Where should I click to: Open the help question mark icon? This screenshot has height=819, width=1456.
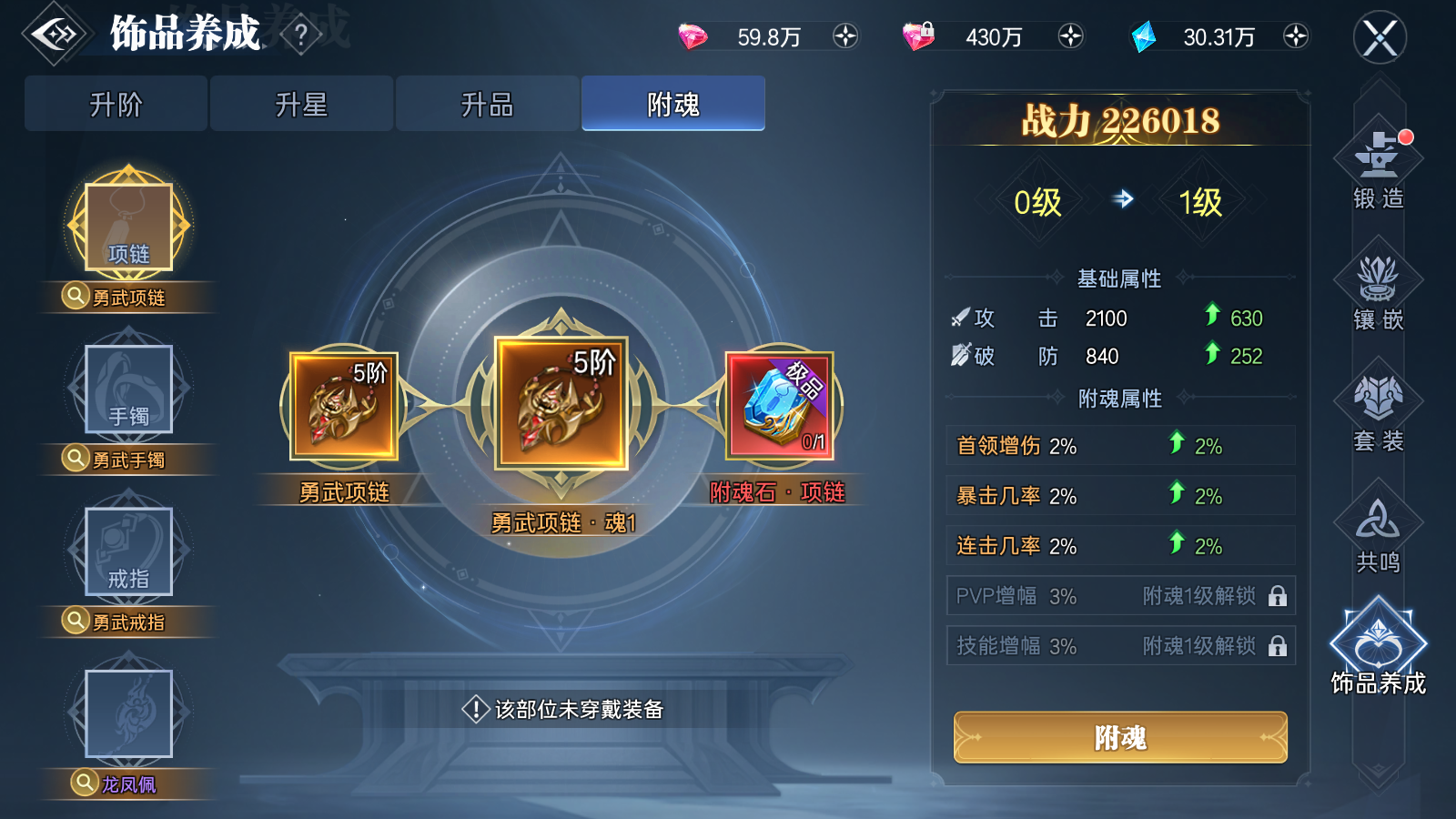tap(300, 34)
